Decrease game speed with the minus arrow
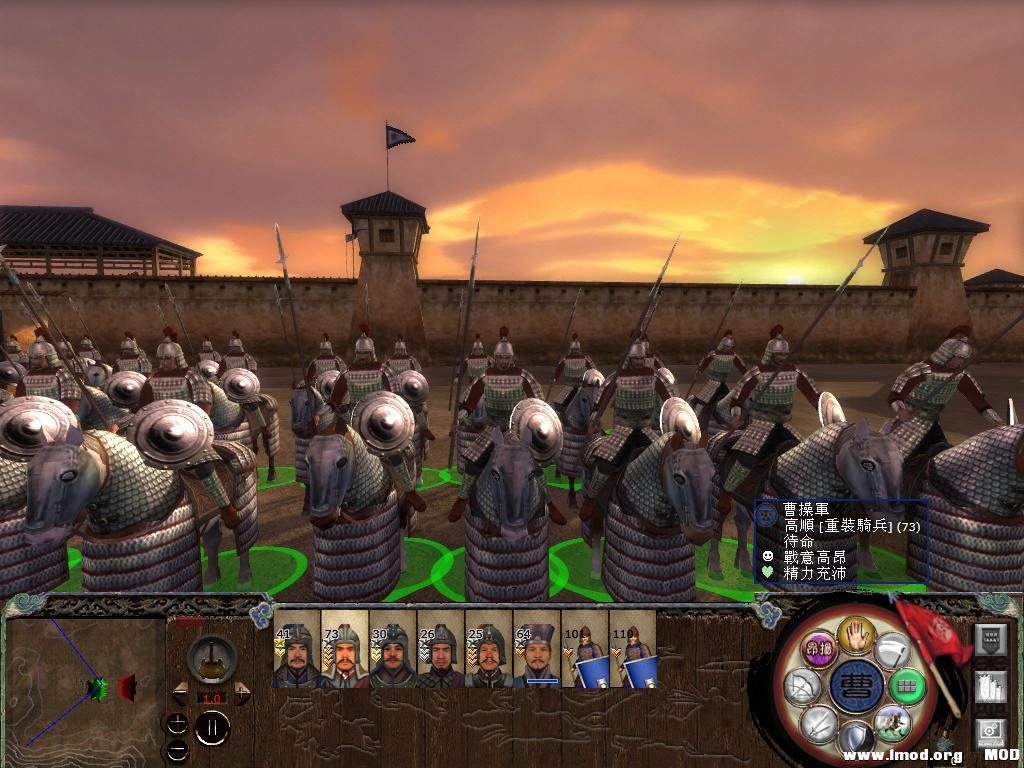 tap(180, 694)
